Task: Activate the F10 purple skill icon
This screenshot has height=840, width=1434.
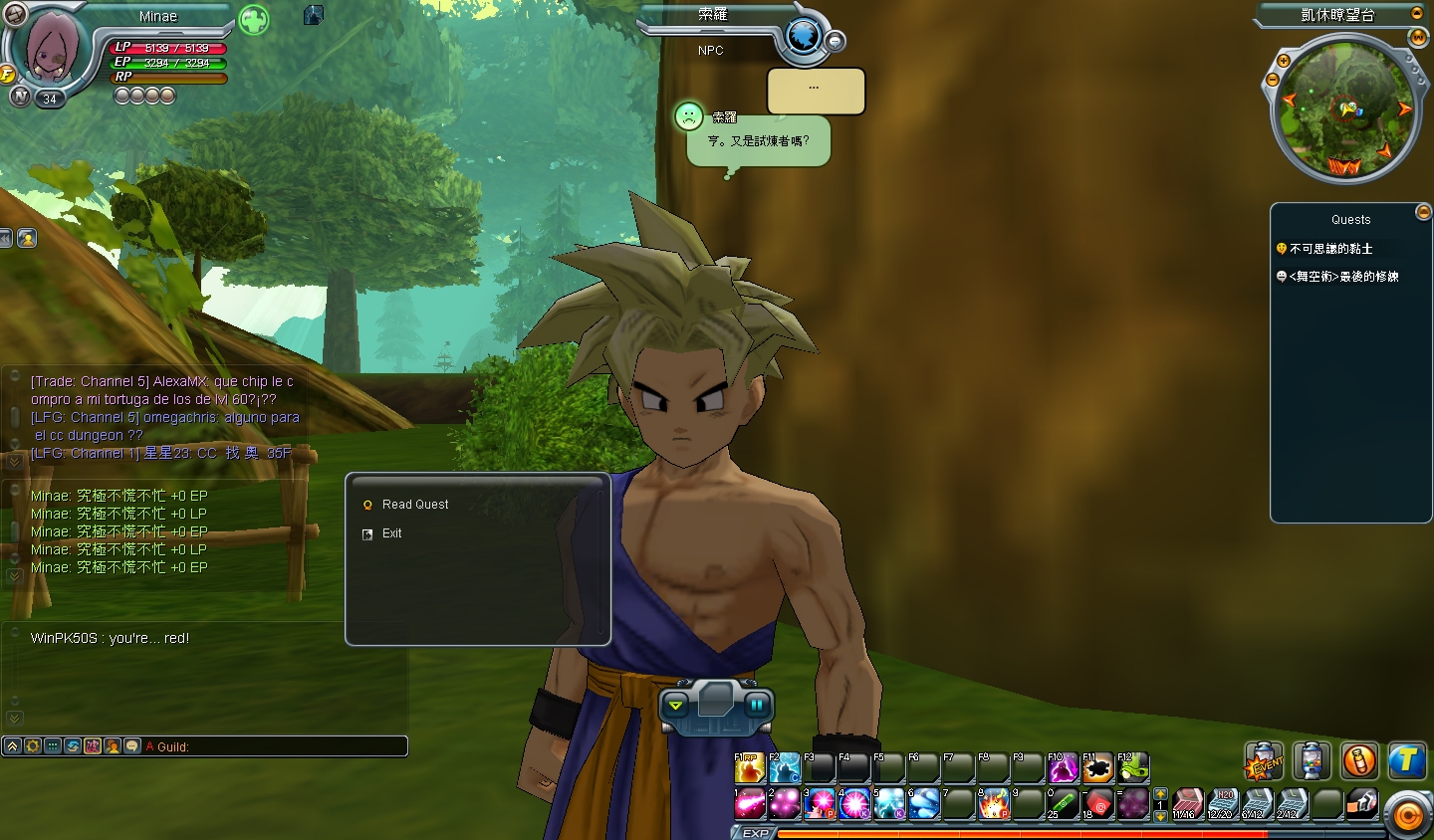Action: pyautogui.click(x=1064, y=767)
